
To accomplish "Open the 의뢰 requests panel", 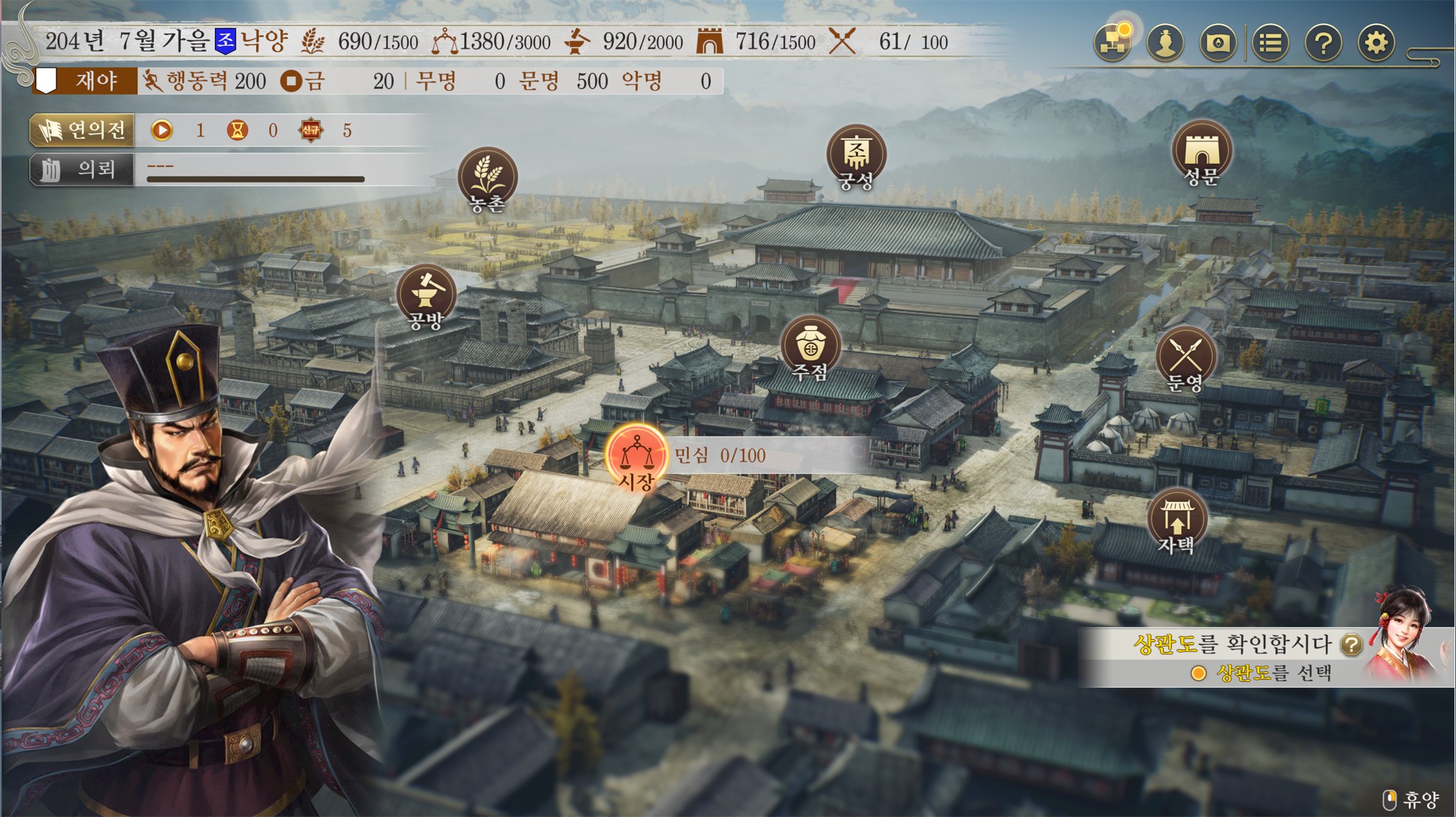I will pyautogui.click(x=83, y=170).
